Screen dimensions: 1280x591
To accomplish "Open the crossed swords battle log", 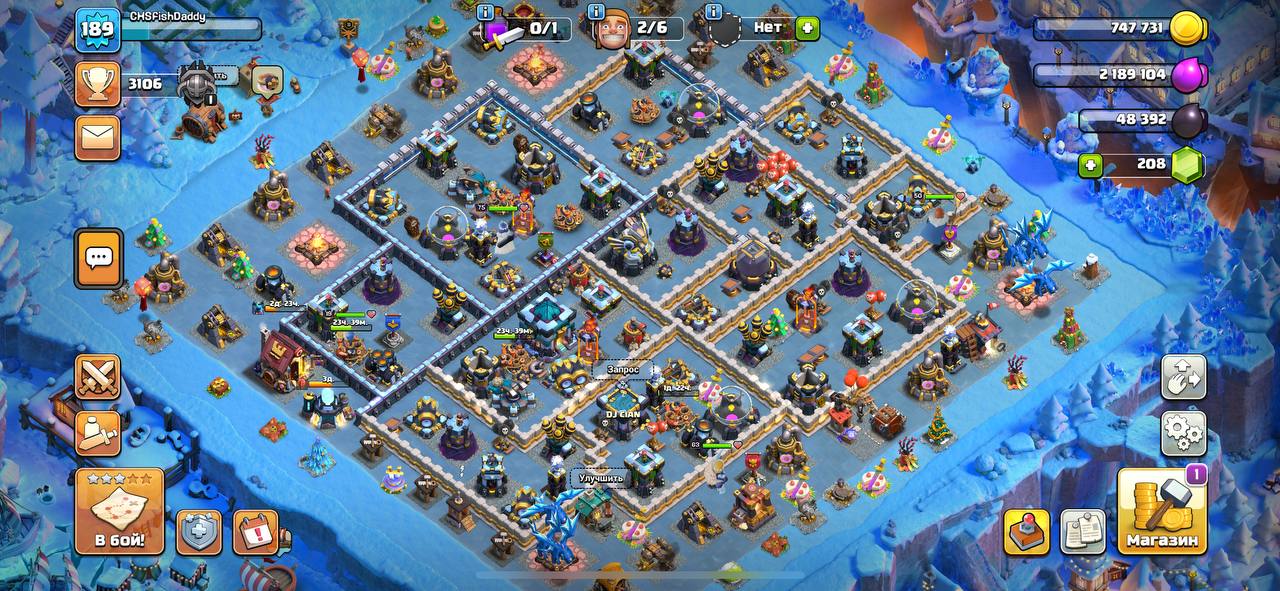I will pos(98,377).
